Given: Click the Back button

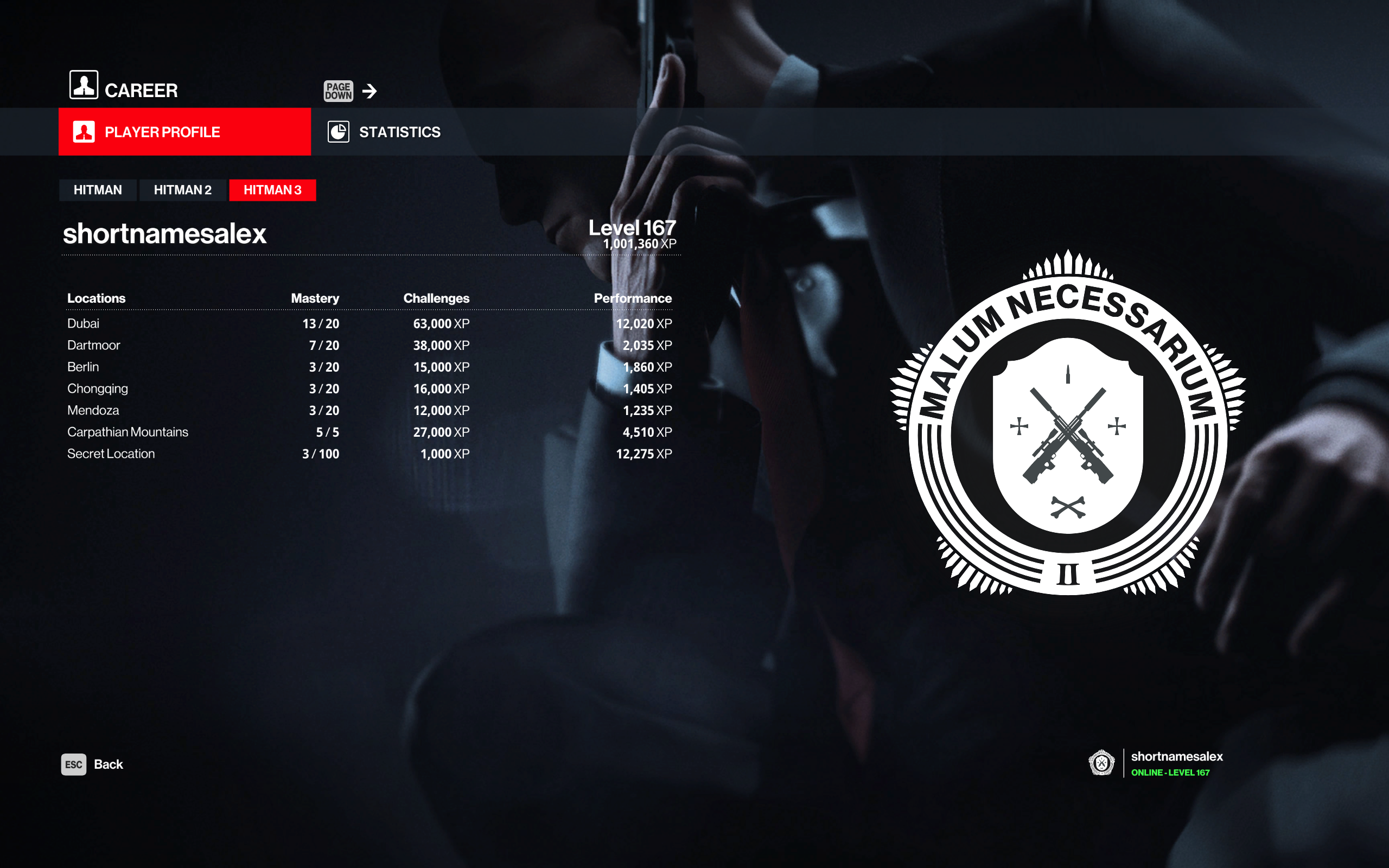Looking at the screenshot, I should [109, 764].
